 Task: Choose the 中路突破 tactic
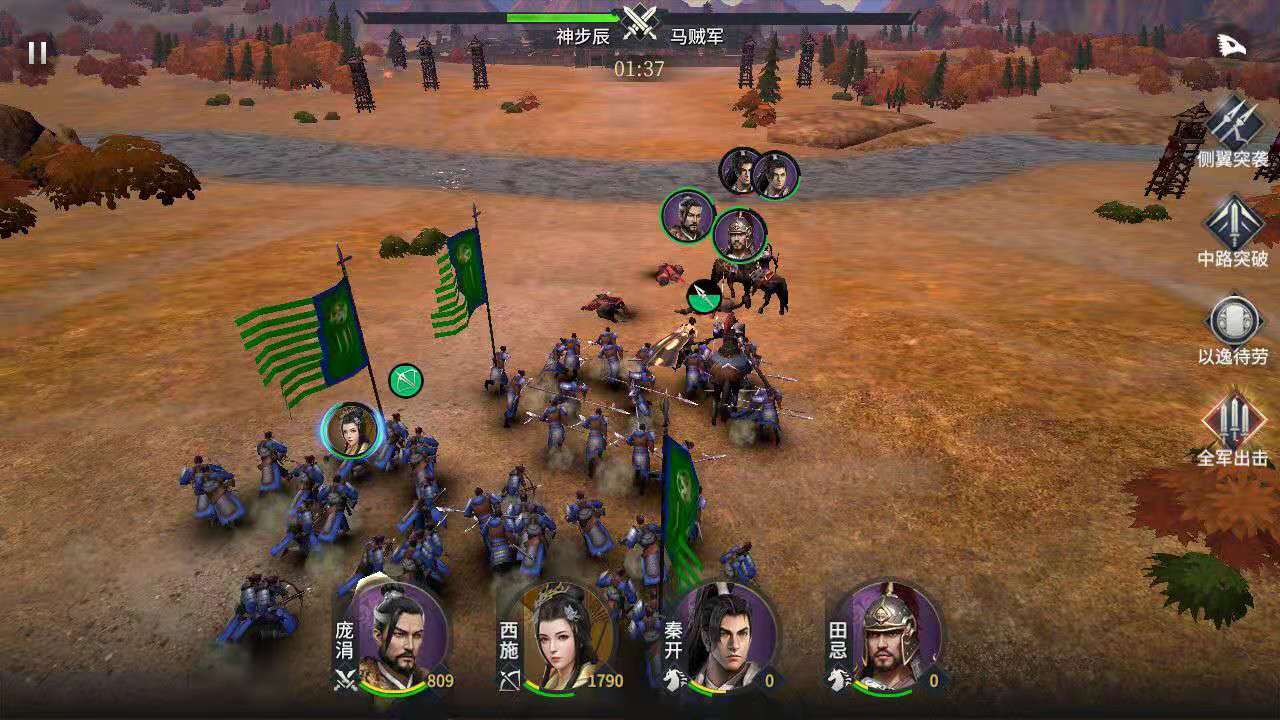coord(1233,223)
